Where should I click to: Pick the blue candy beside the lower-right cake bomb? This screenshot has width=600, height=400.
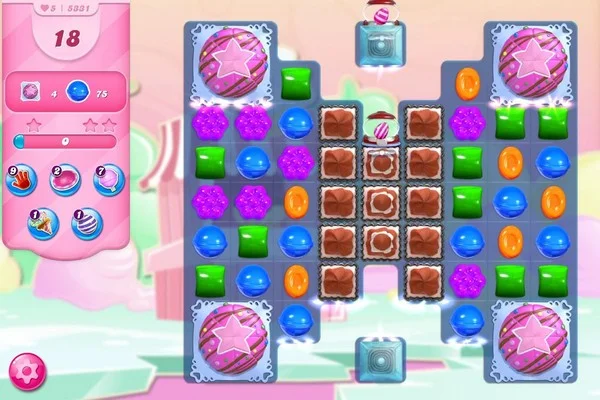coord(467,320)
